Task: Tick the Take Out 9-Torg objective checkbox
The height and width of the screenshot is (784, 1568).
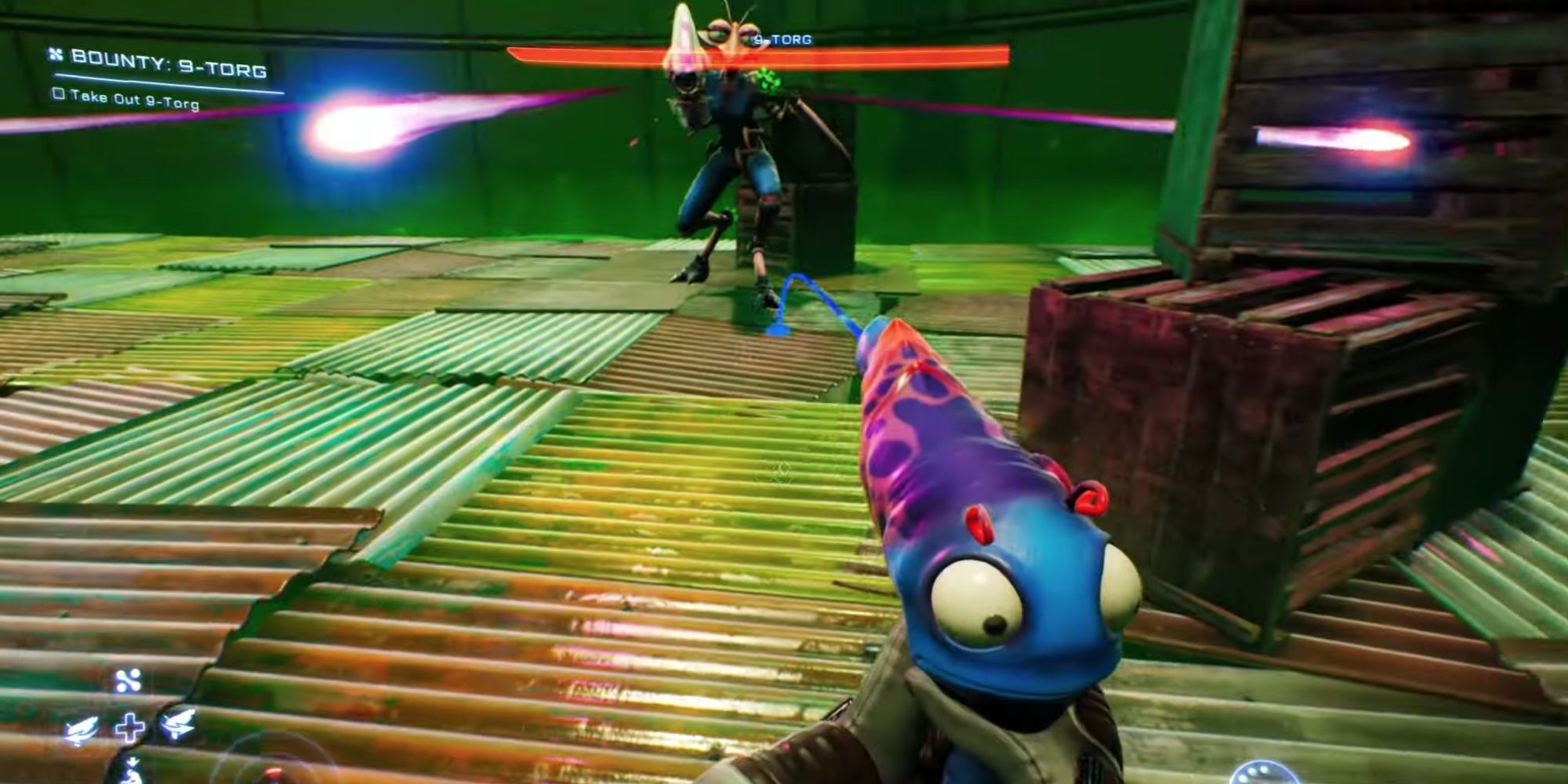Action: [58, 93]
